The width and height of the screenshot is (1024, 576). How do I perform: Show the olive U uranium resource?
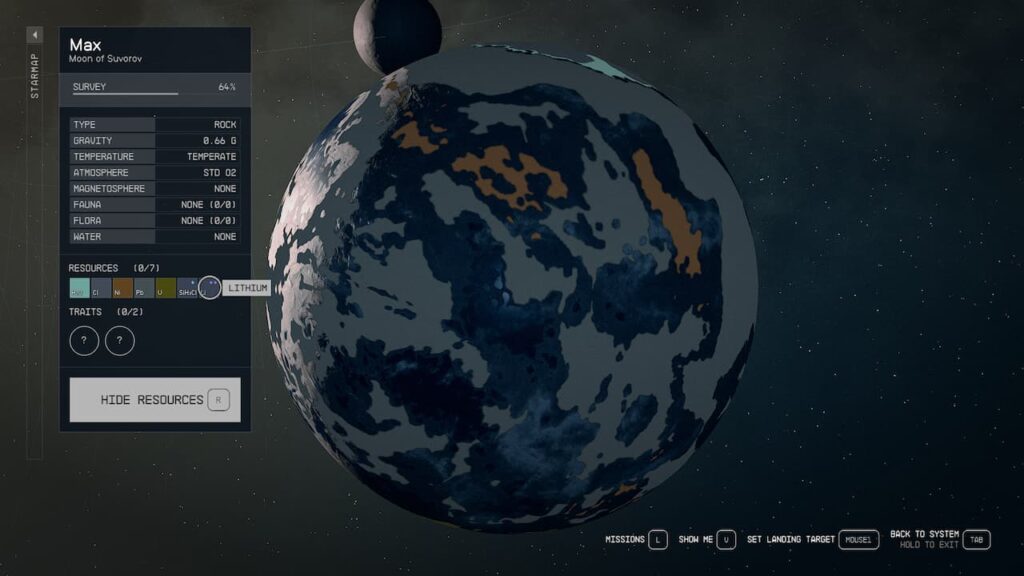coord(165,289)
